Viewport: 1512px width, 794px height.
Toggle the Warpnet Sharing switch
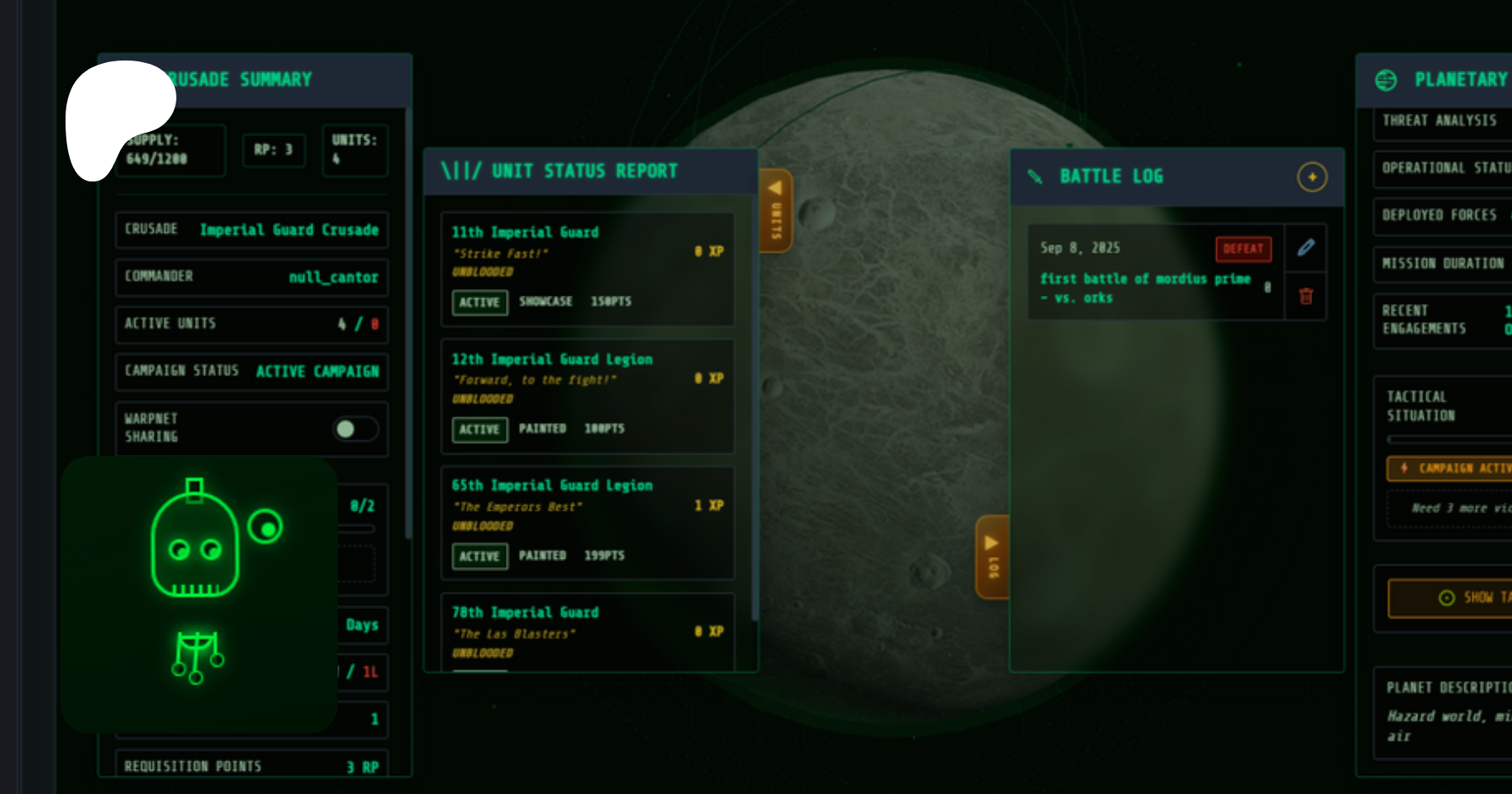(x=355, y=429)
